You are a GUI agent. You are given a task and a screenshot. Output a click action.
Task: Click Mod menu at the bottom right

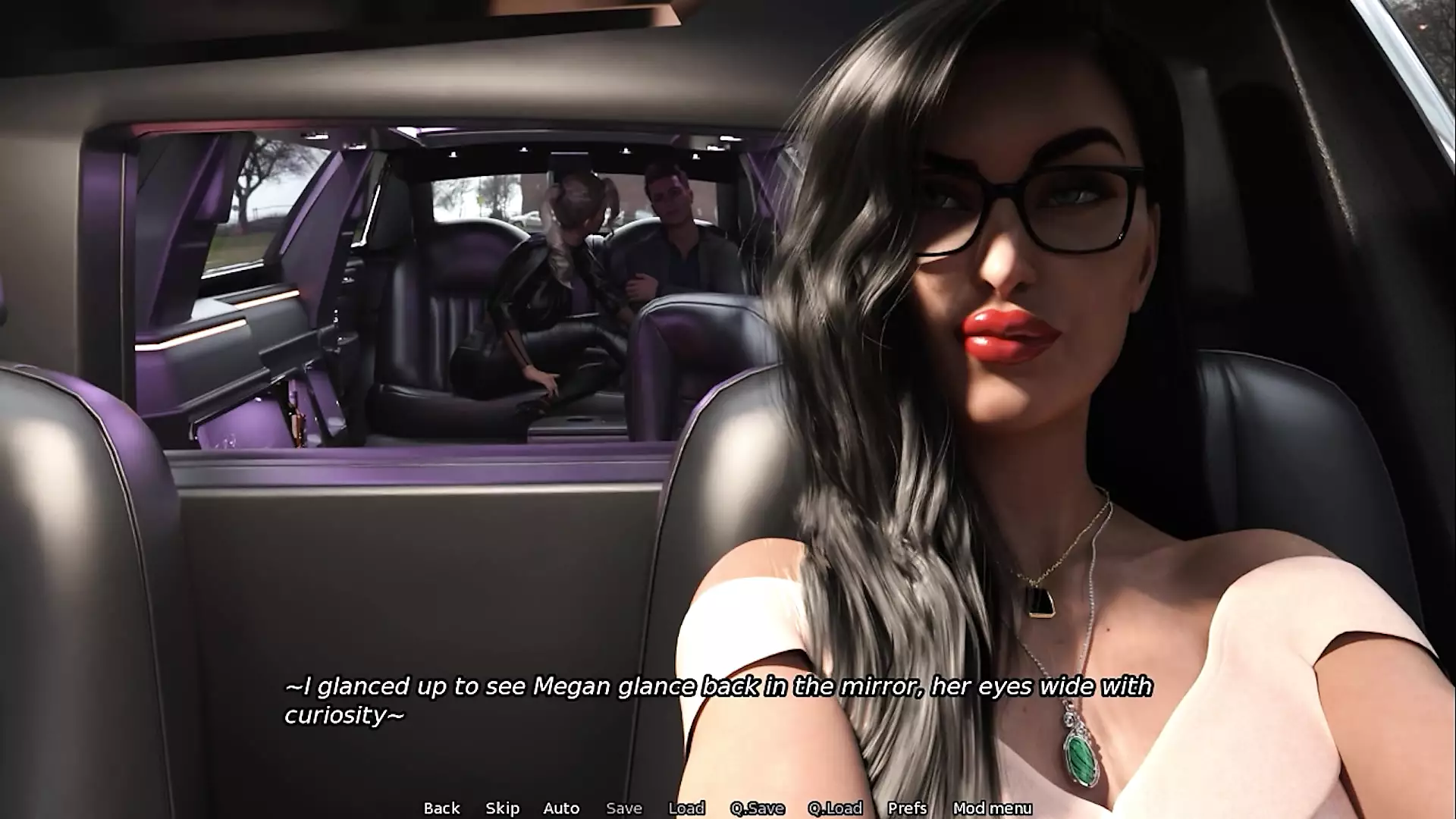point(993,808)
